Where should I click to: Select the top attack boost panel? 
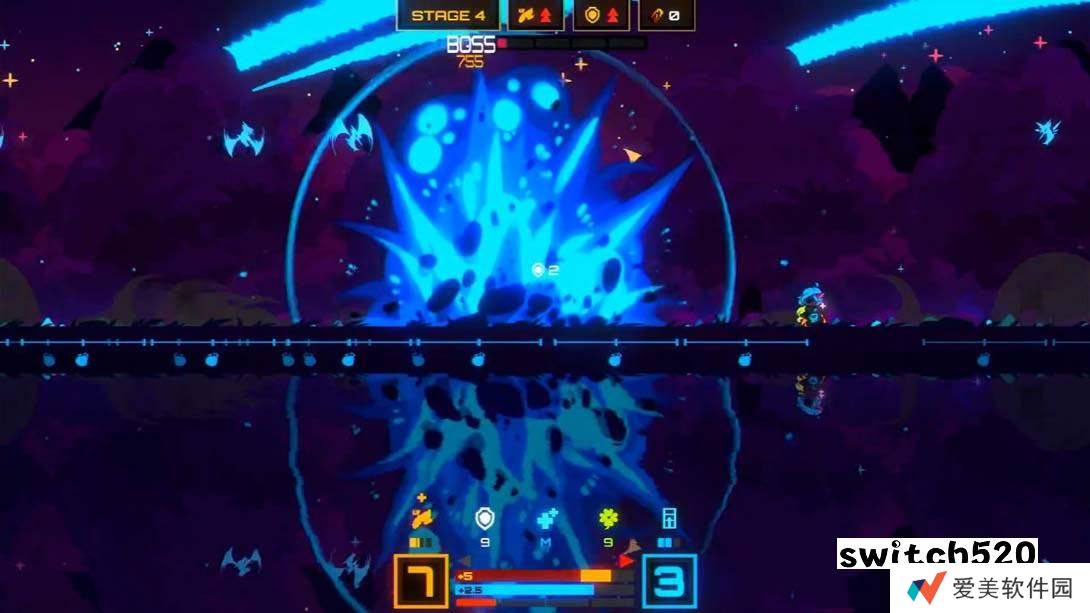coord(536,15)
